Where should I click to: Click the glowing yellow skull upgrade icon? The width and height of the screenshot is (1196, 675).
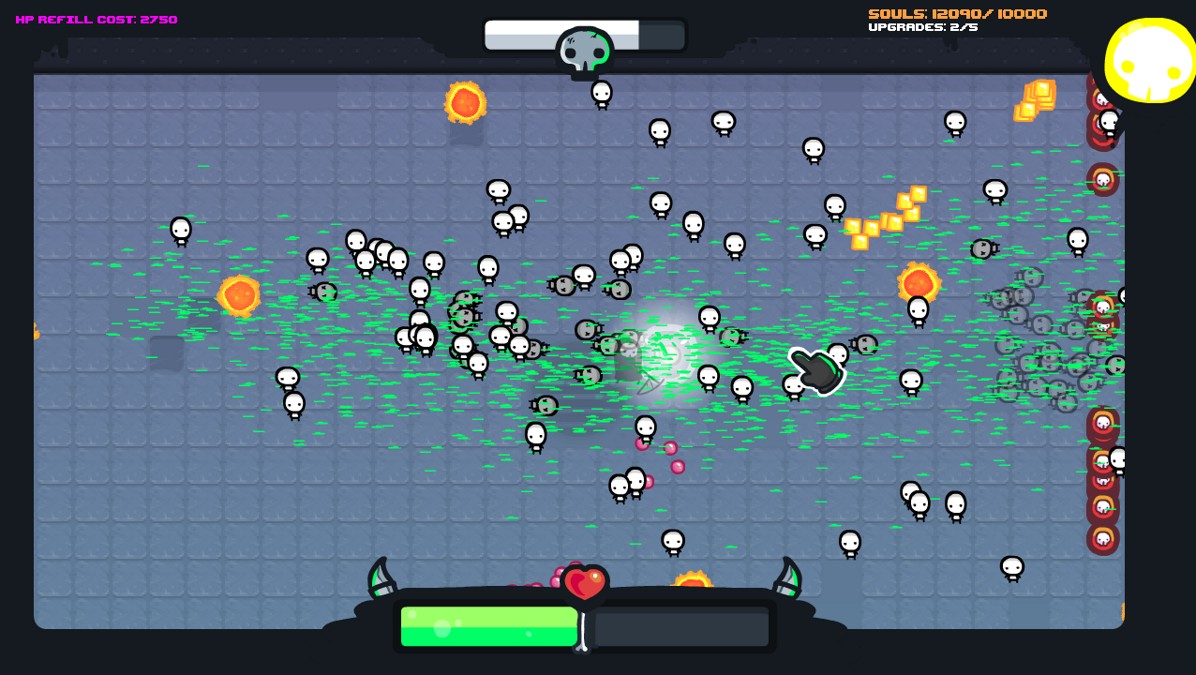[x=1150, y=60]
